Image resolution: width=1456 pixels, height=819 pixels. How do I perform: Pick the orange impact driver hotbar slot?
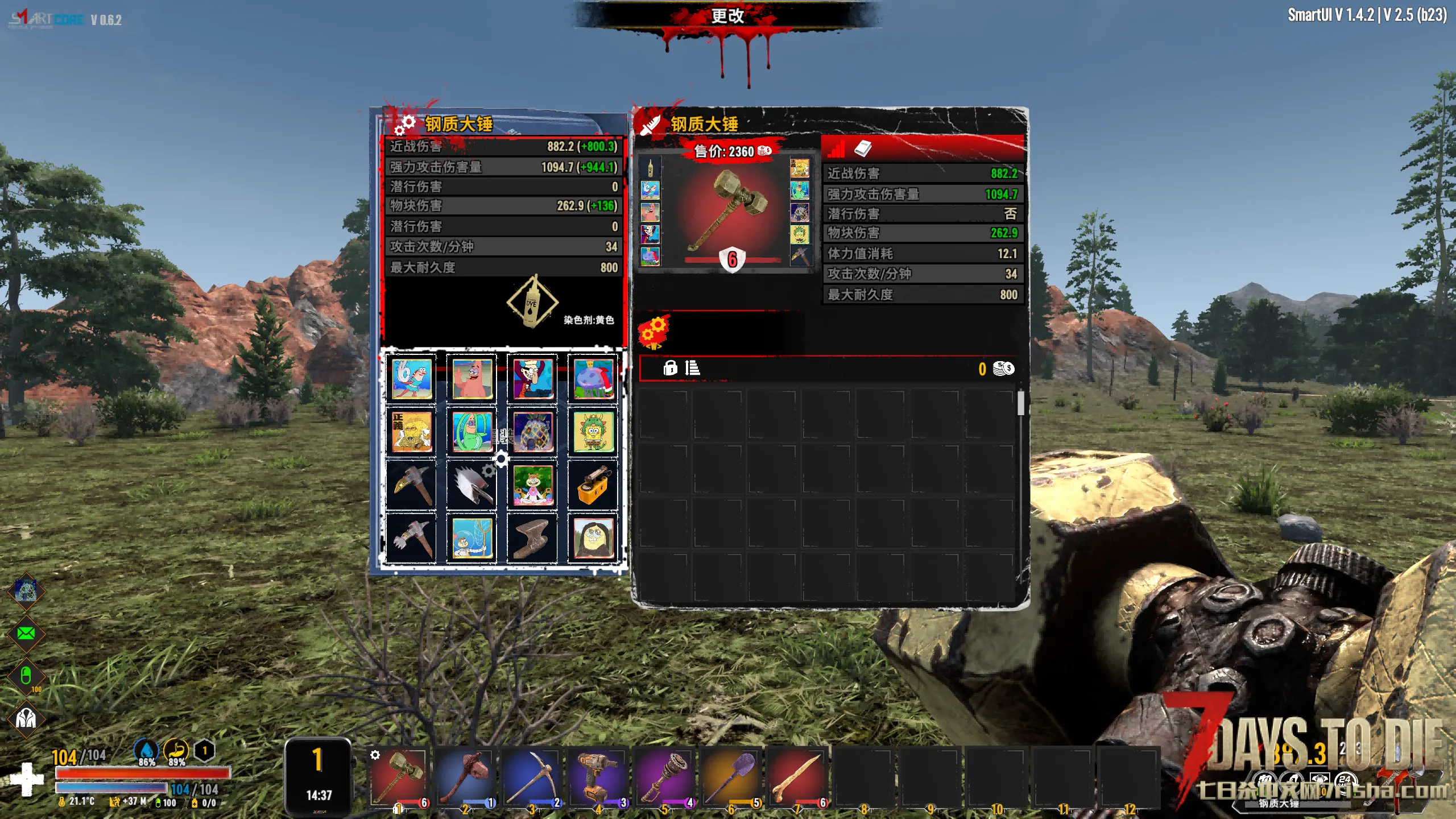pyautogui.click(x=598, y=776)
